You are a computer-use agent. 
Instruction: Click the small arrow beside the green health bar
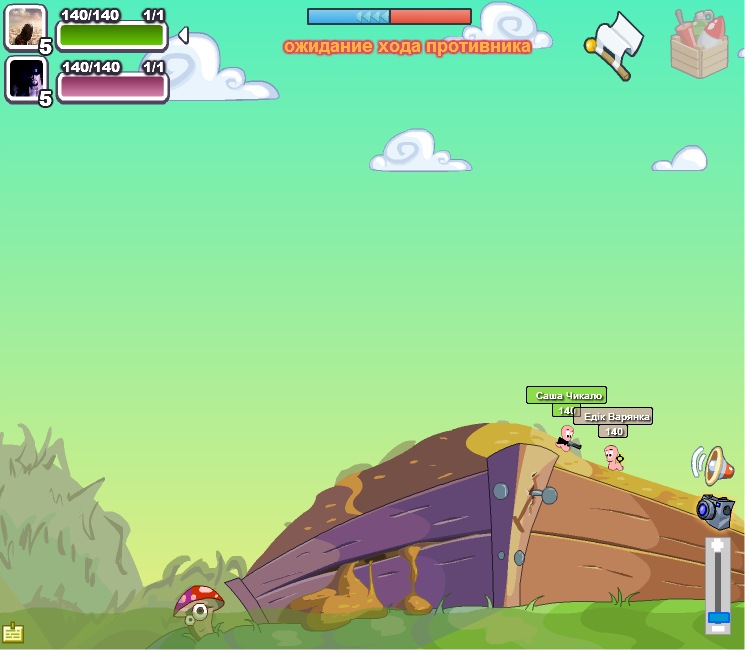[182, 36]
